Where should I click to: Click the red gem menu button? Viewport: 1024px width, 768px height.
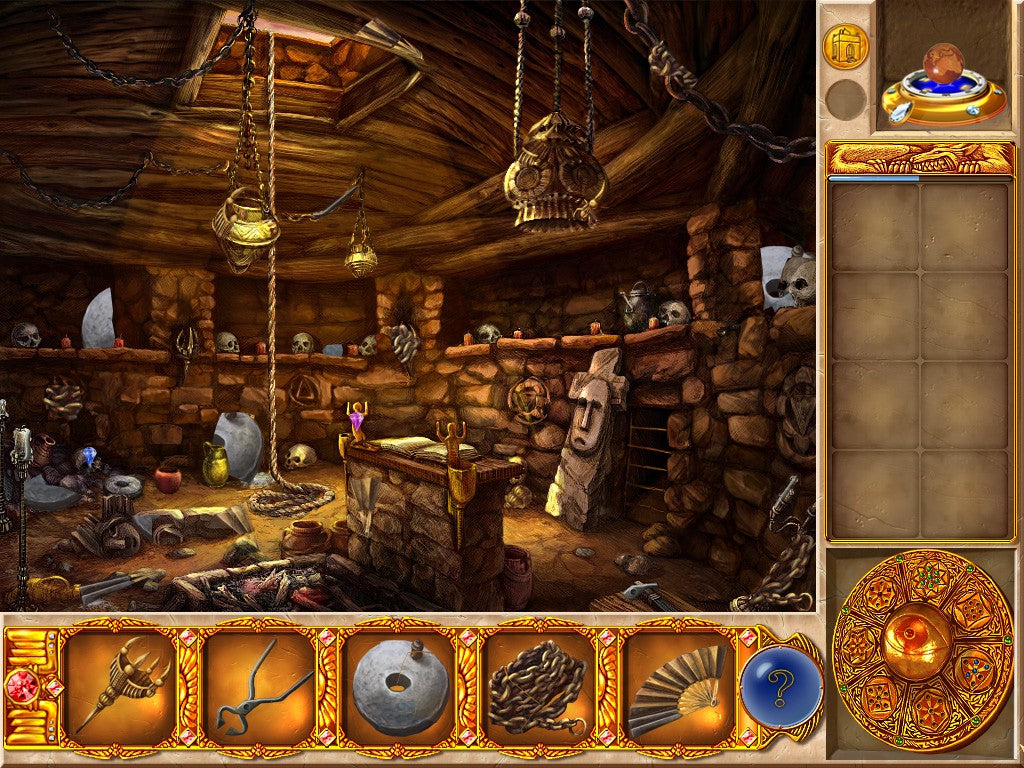tap(22, 688)
